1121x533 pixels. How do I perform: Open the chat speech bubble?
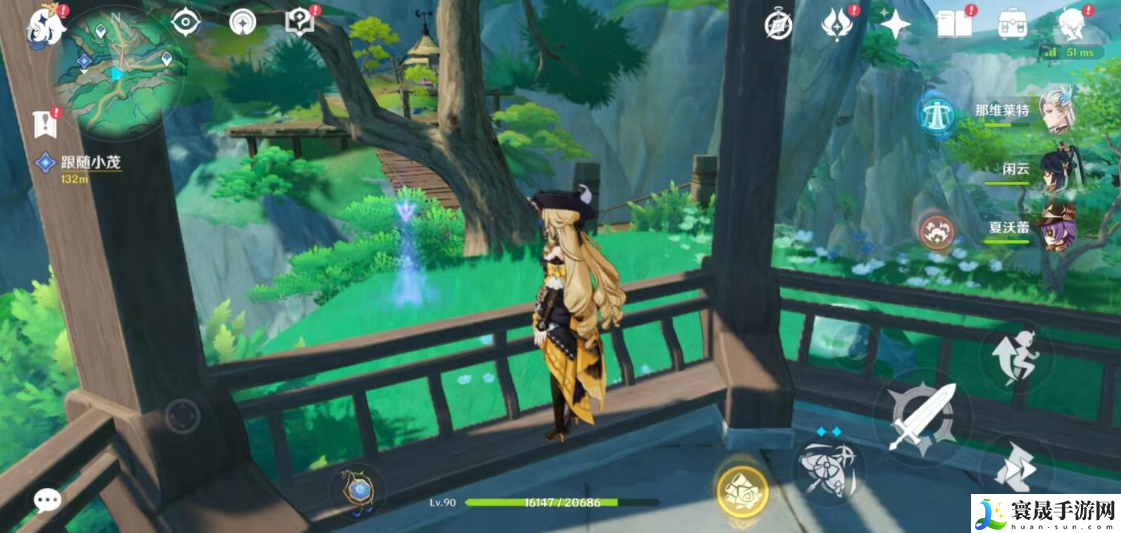pos(47,500)
